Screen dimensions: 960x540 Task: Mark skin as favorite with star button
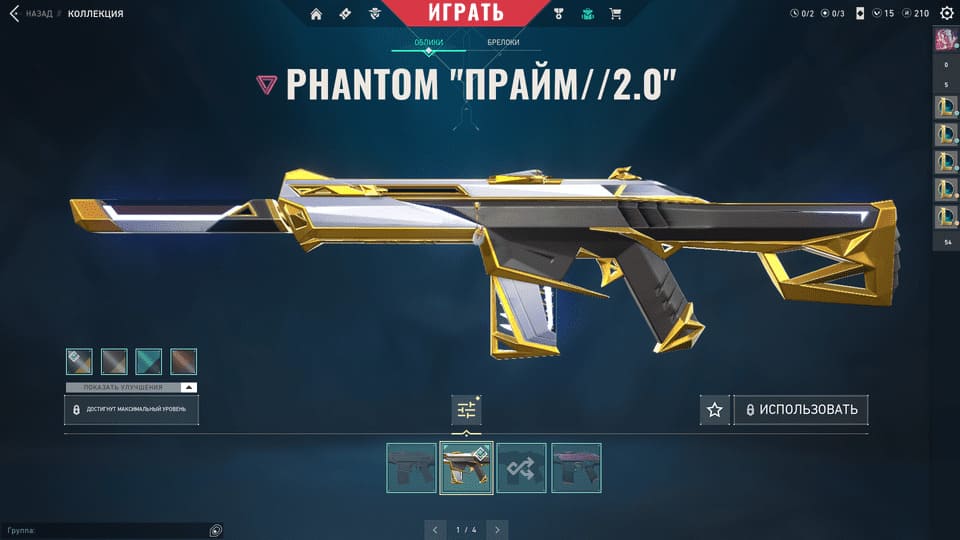tap(714, 410)
